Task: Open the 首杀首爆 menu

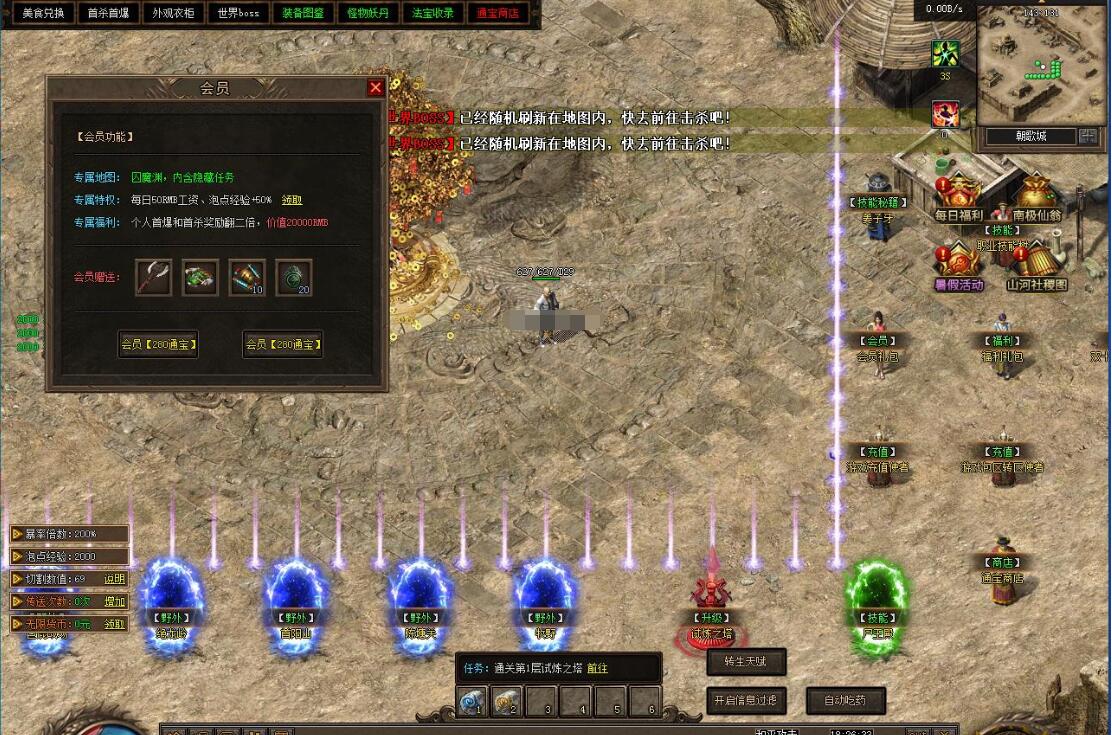Action: coord(108,13)
